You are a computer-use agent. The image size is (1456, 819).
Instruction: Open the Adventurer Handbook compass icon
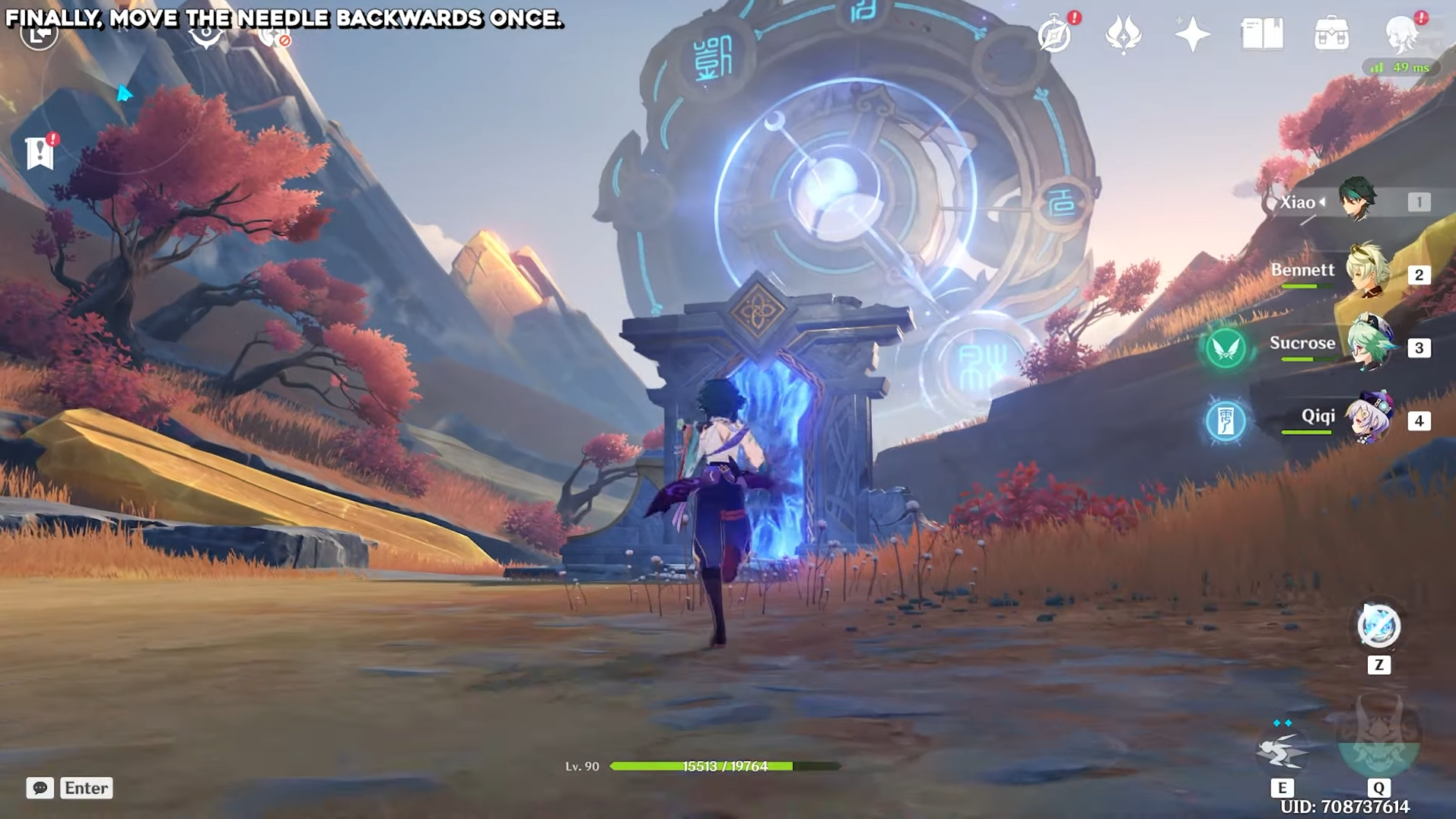point(1055,34)
